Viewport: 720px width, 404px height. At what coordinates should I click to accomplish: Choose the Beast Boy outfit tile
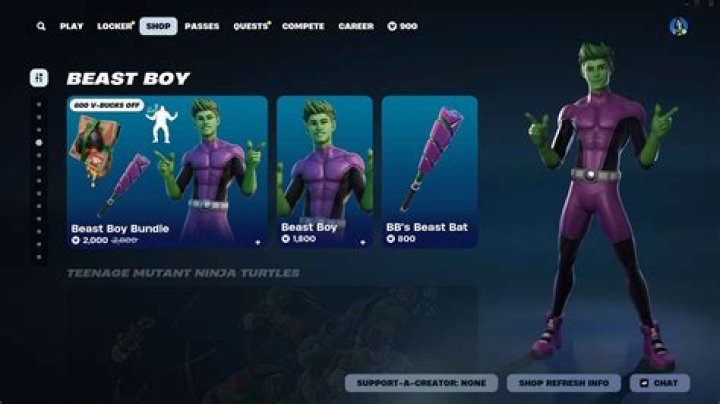[x=324, y=171]
